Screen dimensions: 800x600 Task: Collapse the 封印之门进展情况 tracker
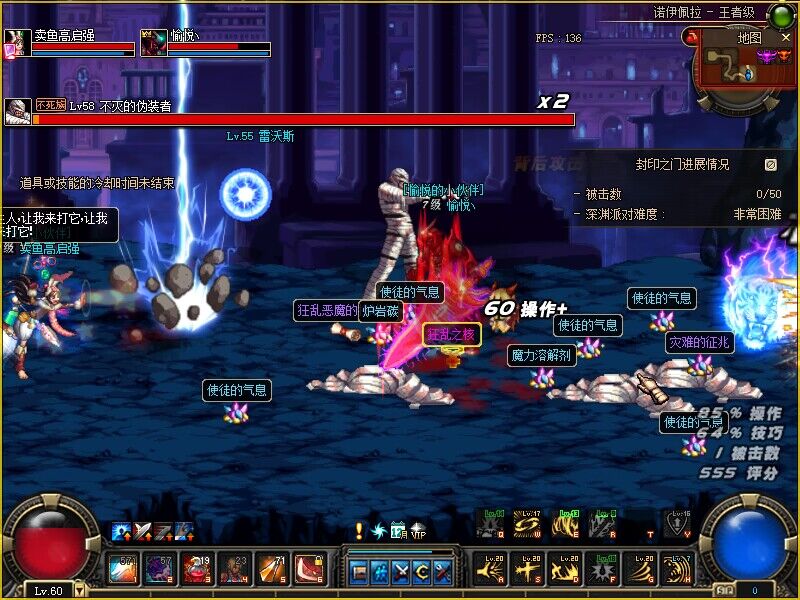click(x=770, y=165)
